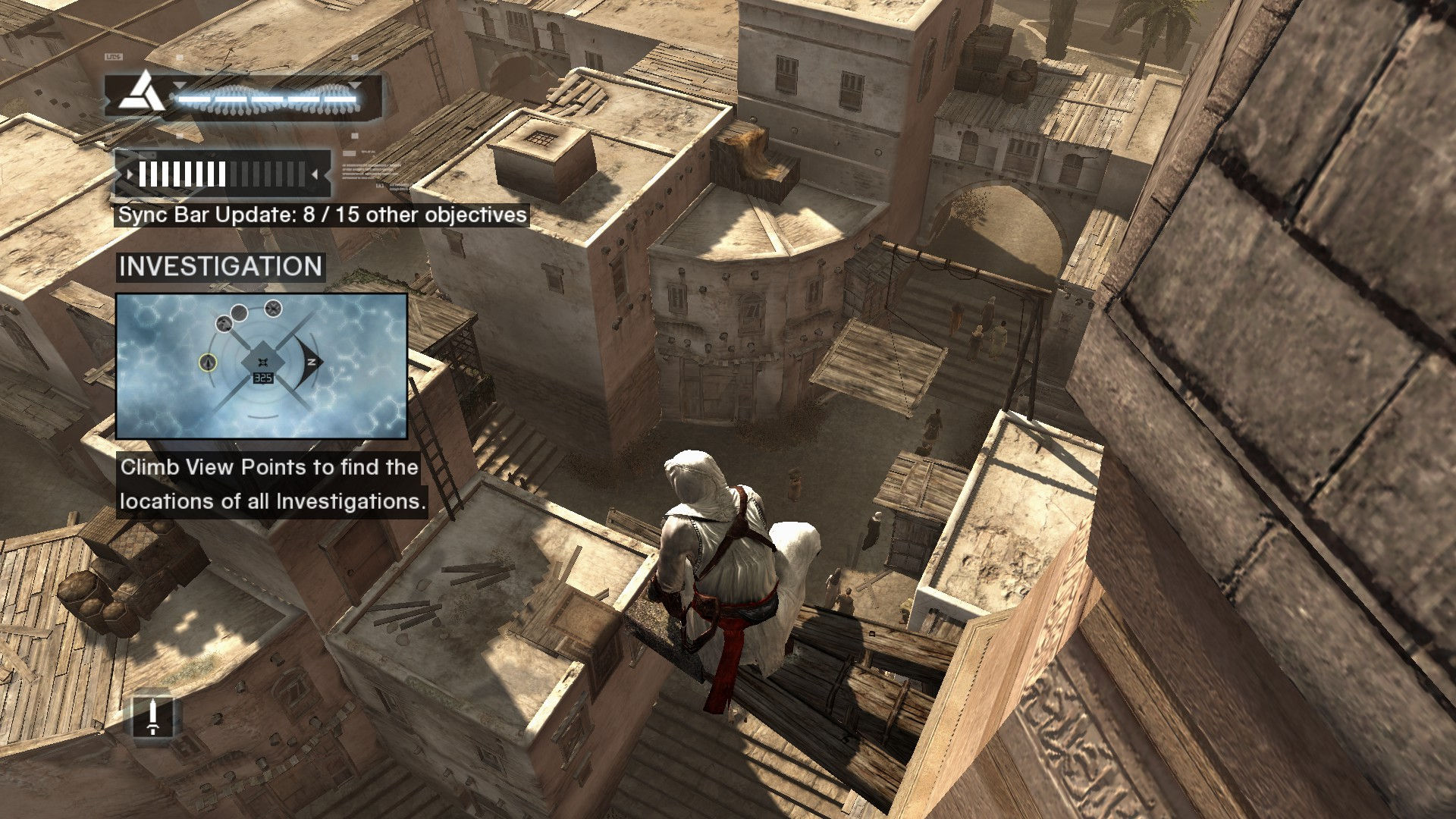Select the sword weapon icon
This screenshot has width=1456, height=819.
point(152,717)
